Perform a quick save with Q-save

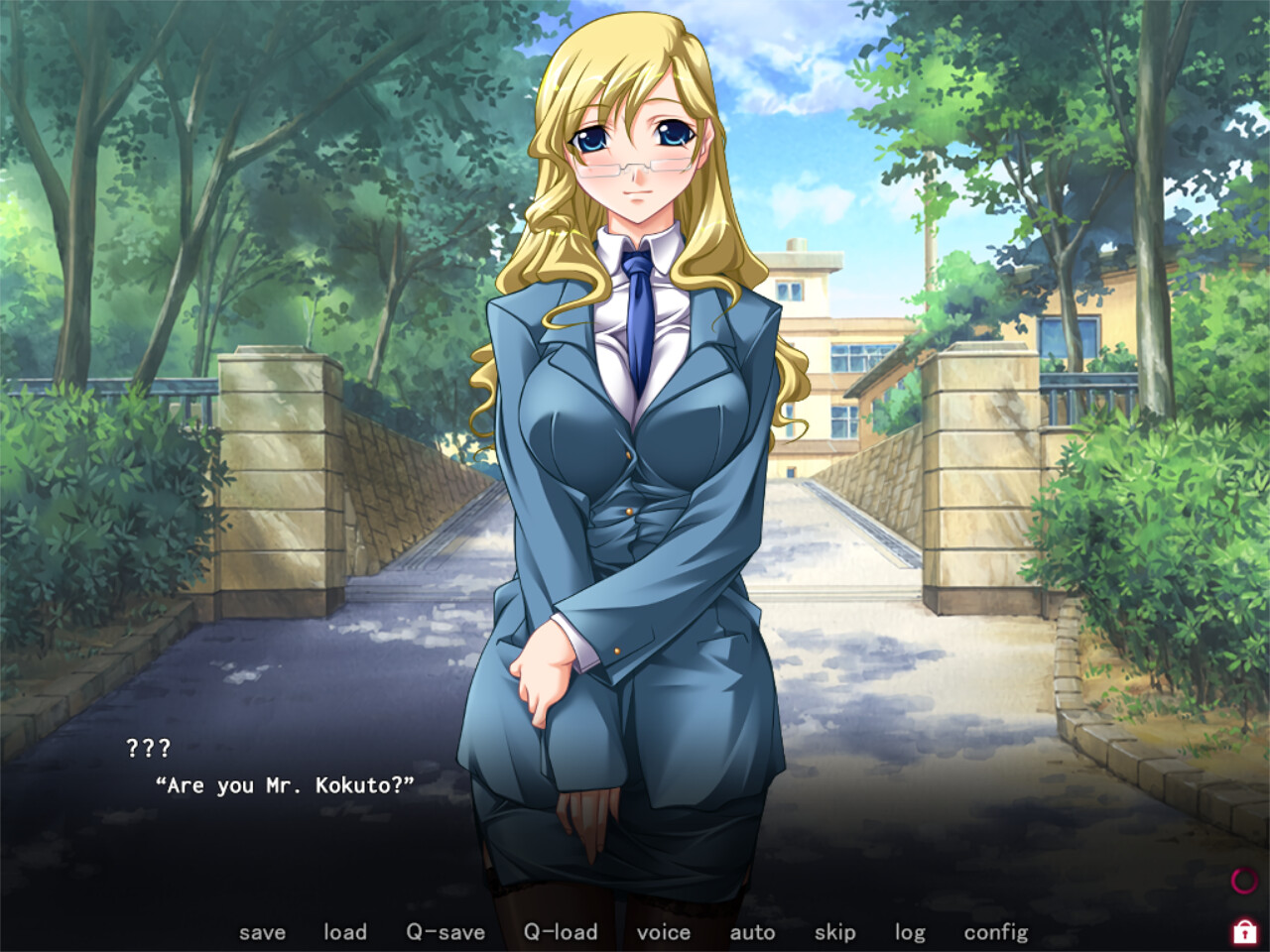pos(444,932)
